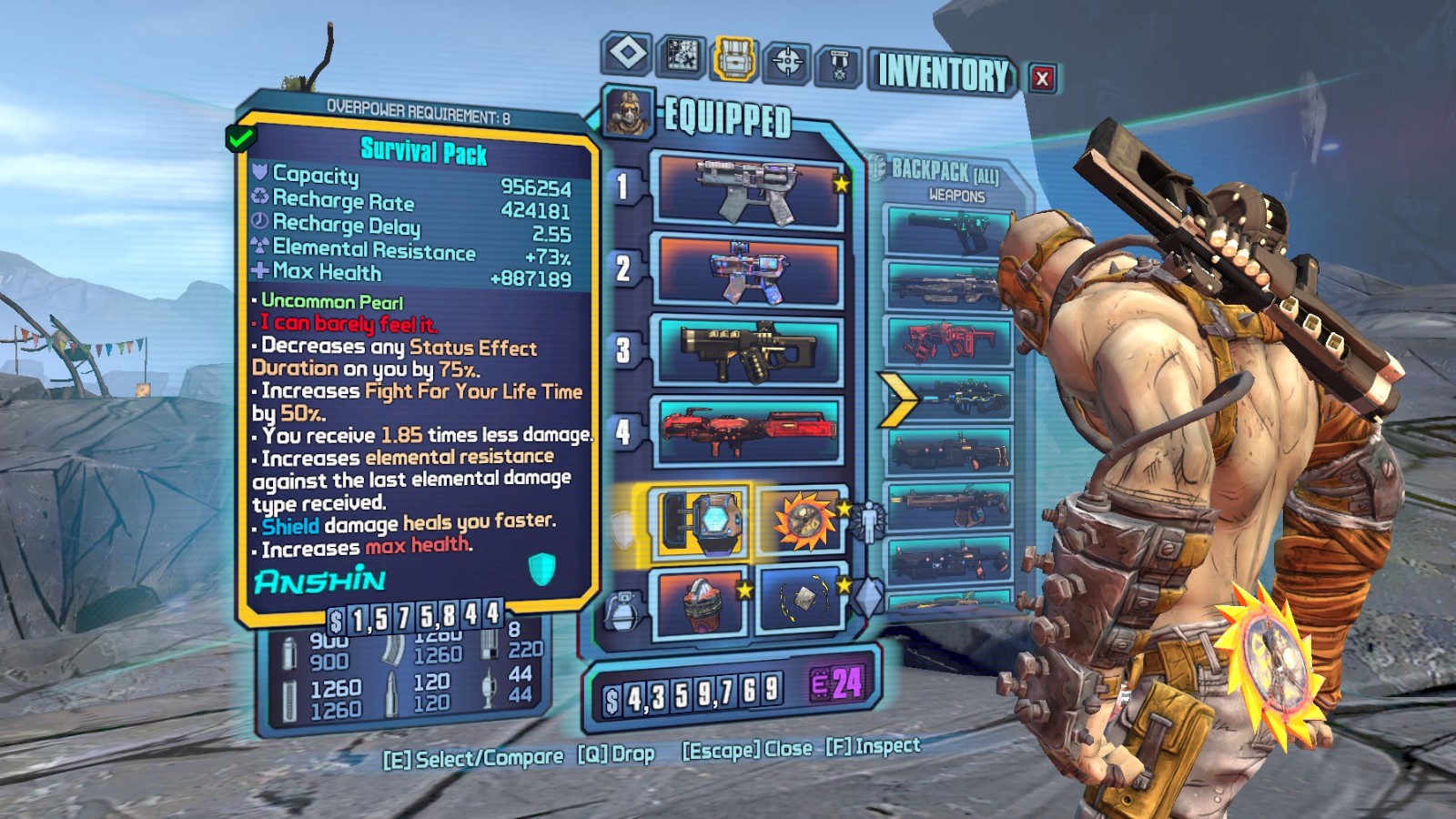Select the equipped Survival Pack shield slot
1456x819 pixels.
click(x=701, y=521)
